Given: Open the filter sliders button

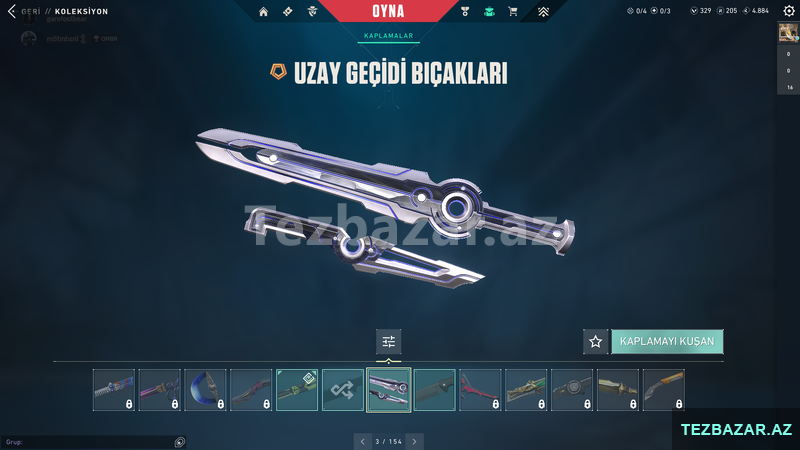Looking at the screenshot, I should (x=389, y=342).
